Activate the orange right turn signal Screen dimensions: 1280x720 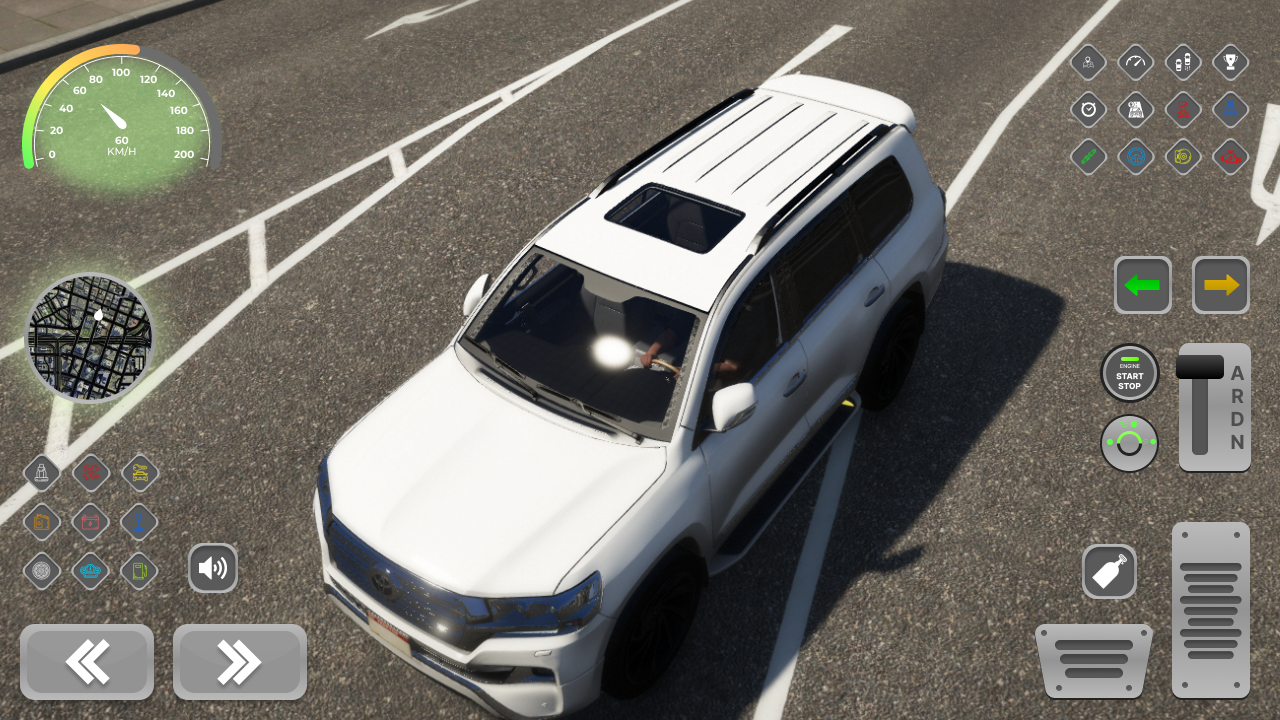pyautogui.click(x=1220, y=285)
